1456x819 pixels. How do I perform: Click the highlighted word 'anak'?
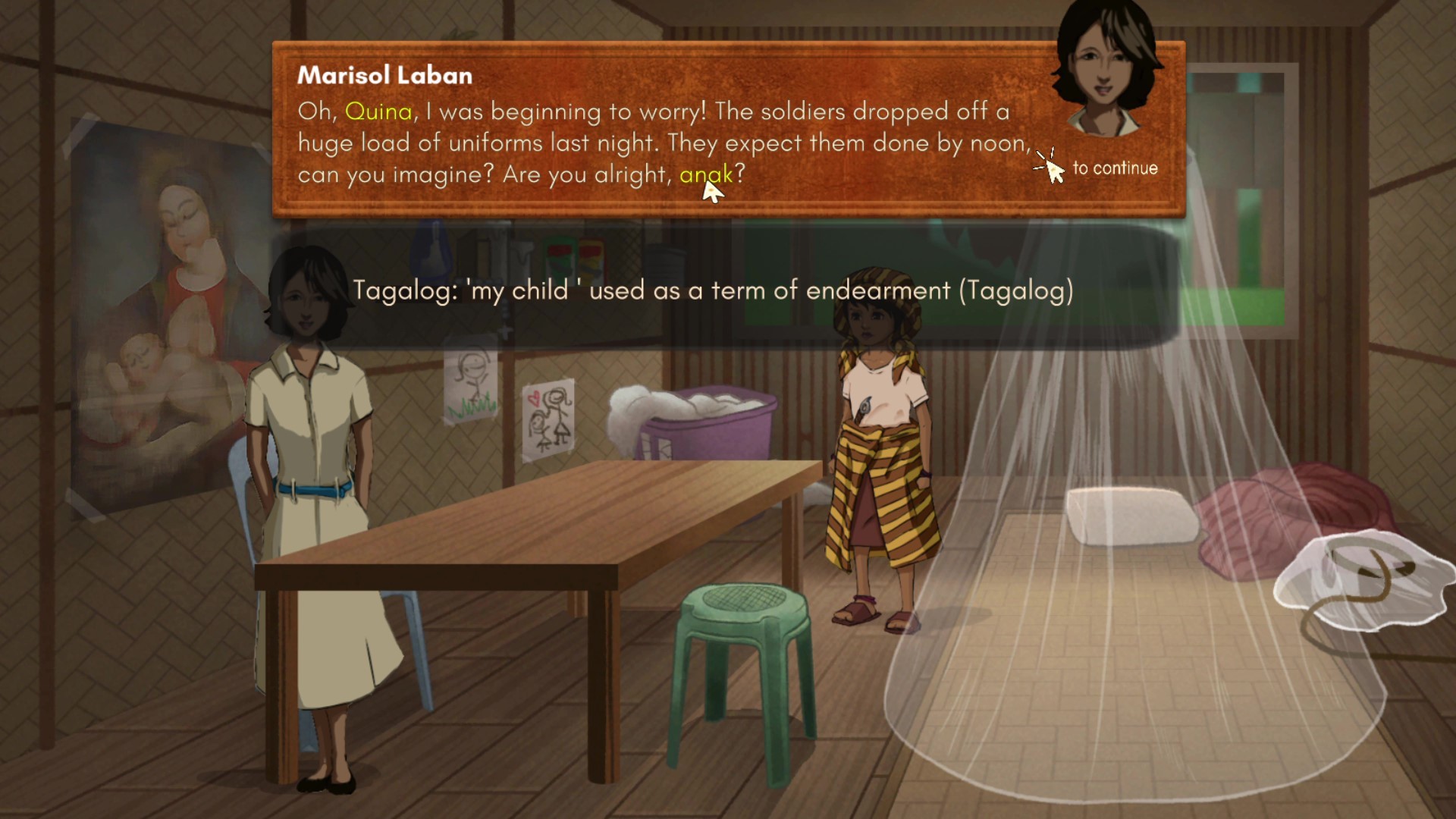705,175
